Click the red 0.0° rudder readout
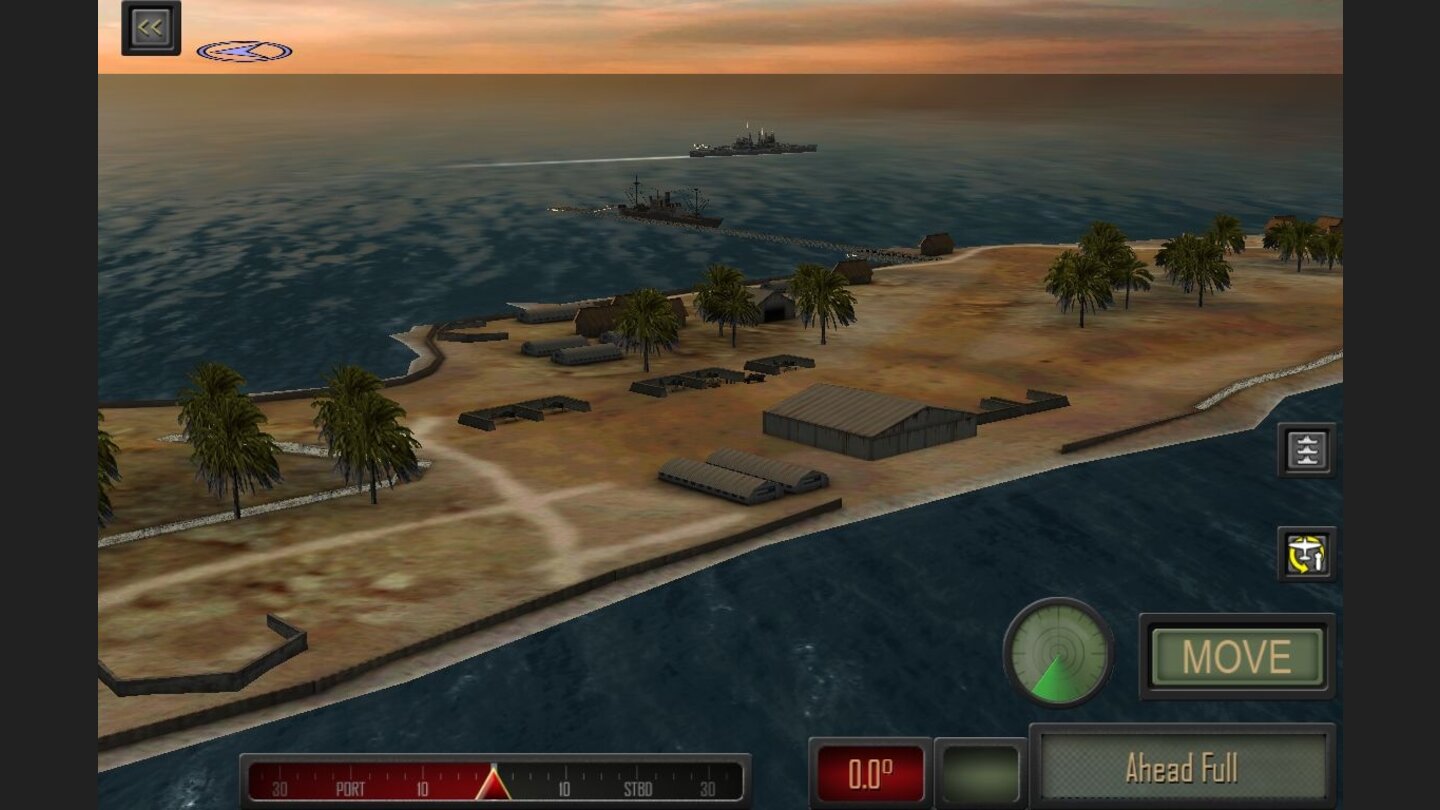Screen dimensions: 1440x810 [869, 769]
